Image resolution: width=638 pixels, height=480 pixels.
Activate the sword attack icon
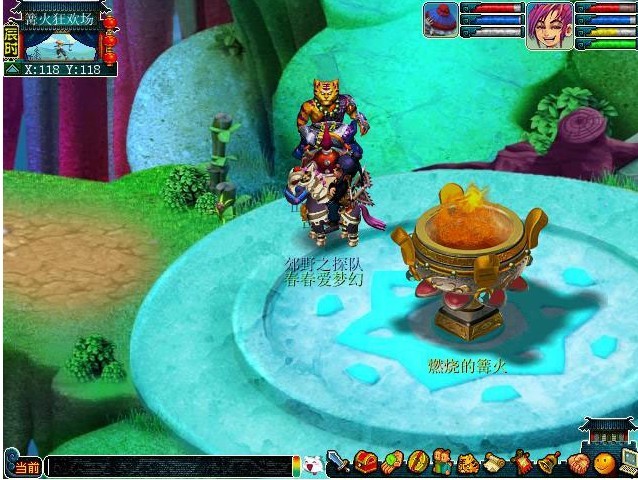339,463
